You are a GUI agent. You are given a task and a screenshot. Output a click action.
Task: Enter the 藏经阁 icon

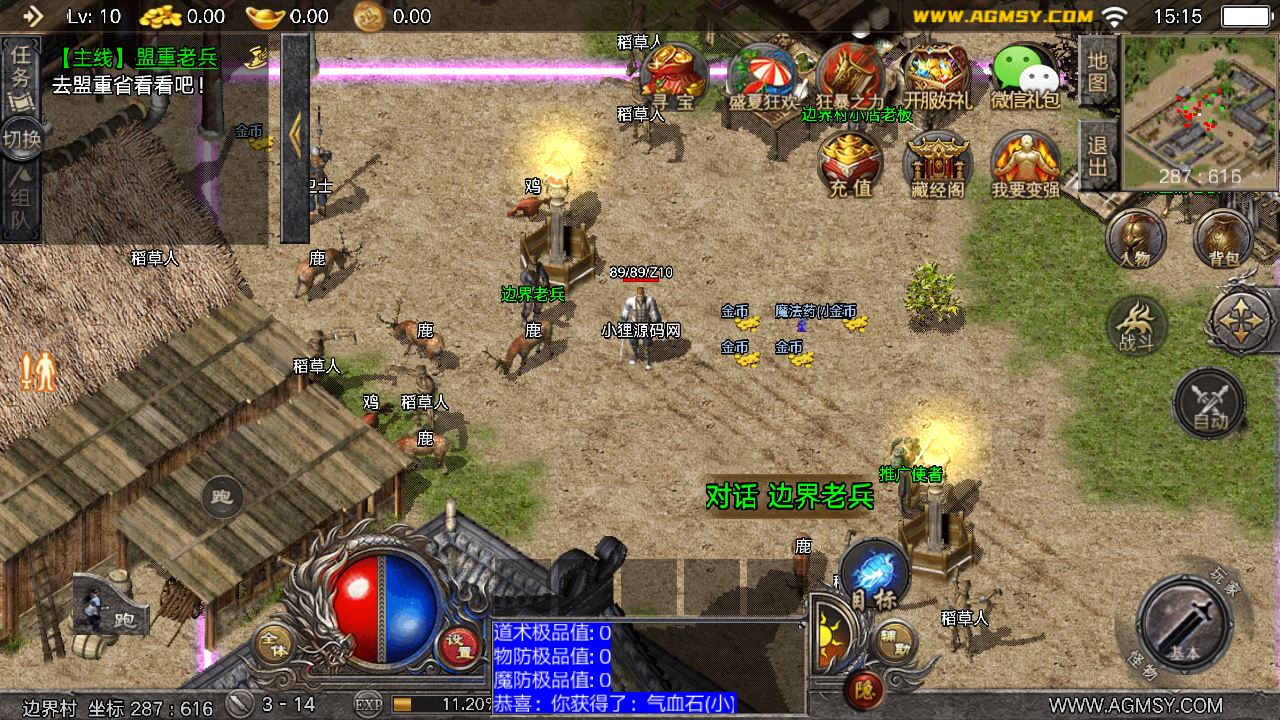[x=938, y=163]
